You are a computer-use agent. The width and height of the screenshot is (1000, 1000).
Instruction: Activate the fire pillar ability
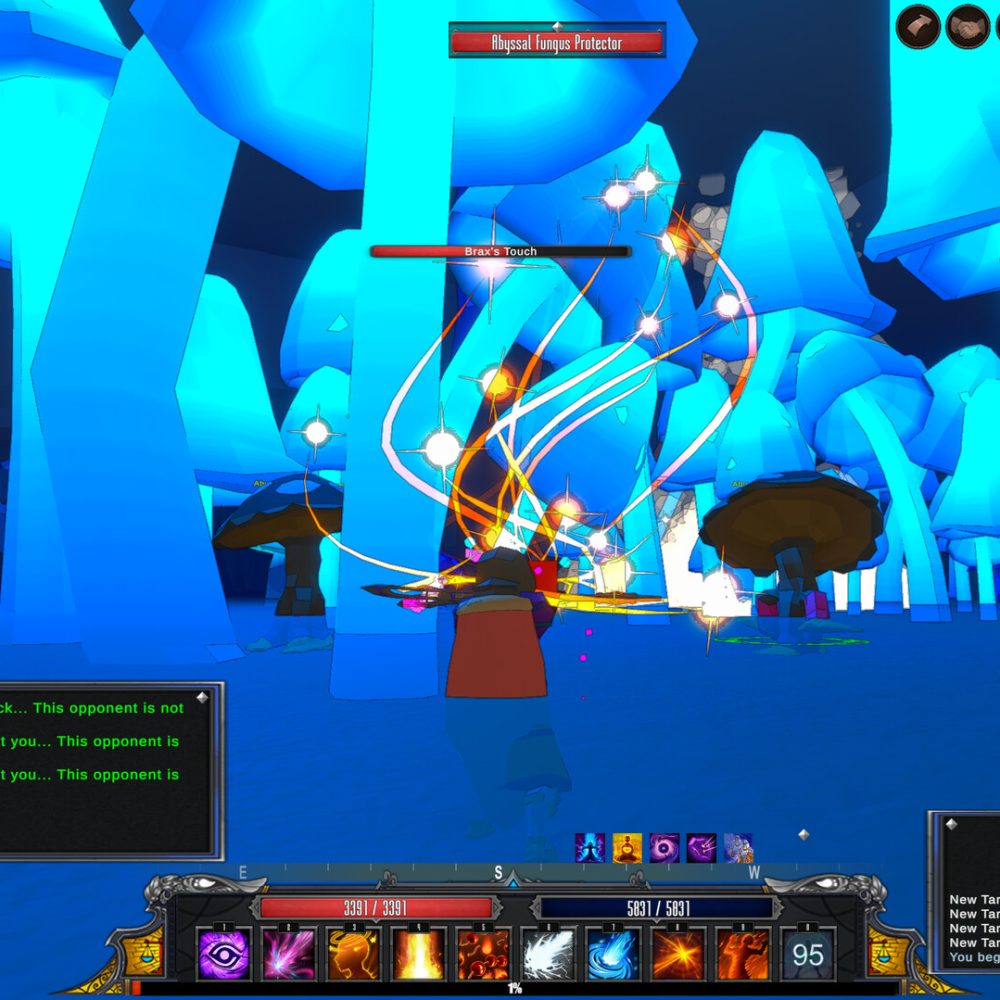tap(418, 954)
